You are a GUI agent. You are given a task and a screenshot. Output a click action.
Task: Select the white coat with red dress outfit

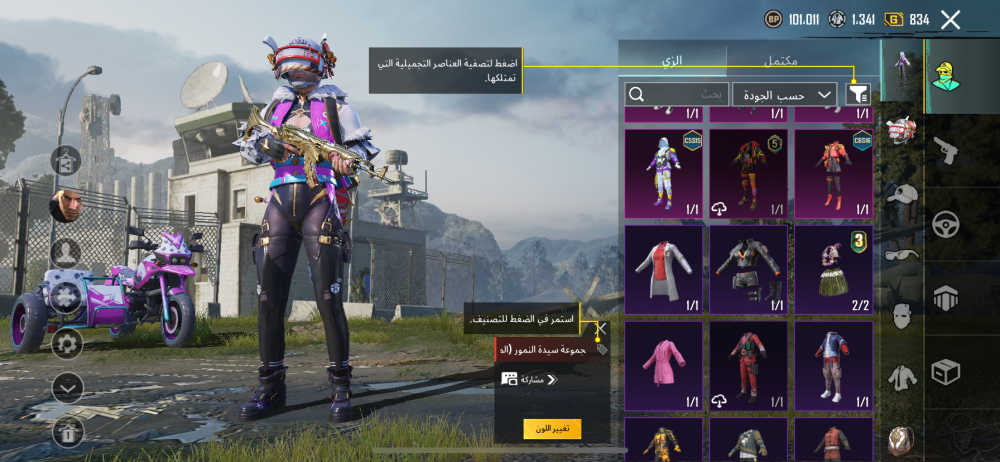[664, 269]
